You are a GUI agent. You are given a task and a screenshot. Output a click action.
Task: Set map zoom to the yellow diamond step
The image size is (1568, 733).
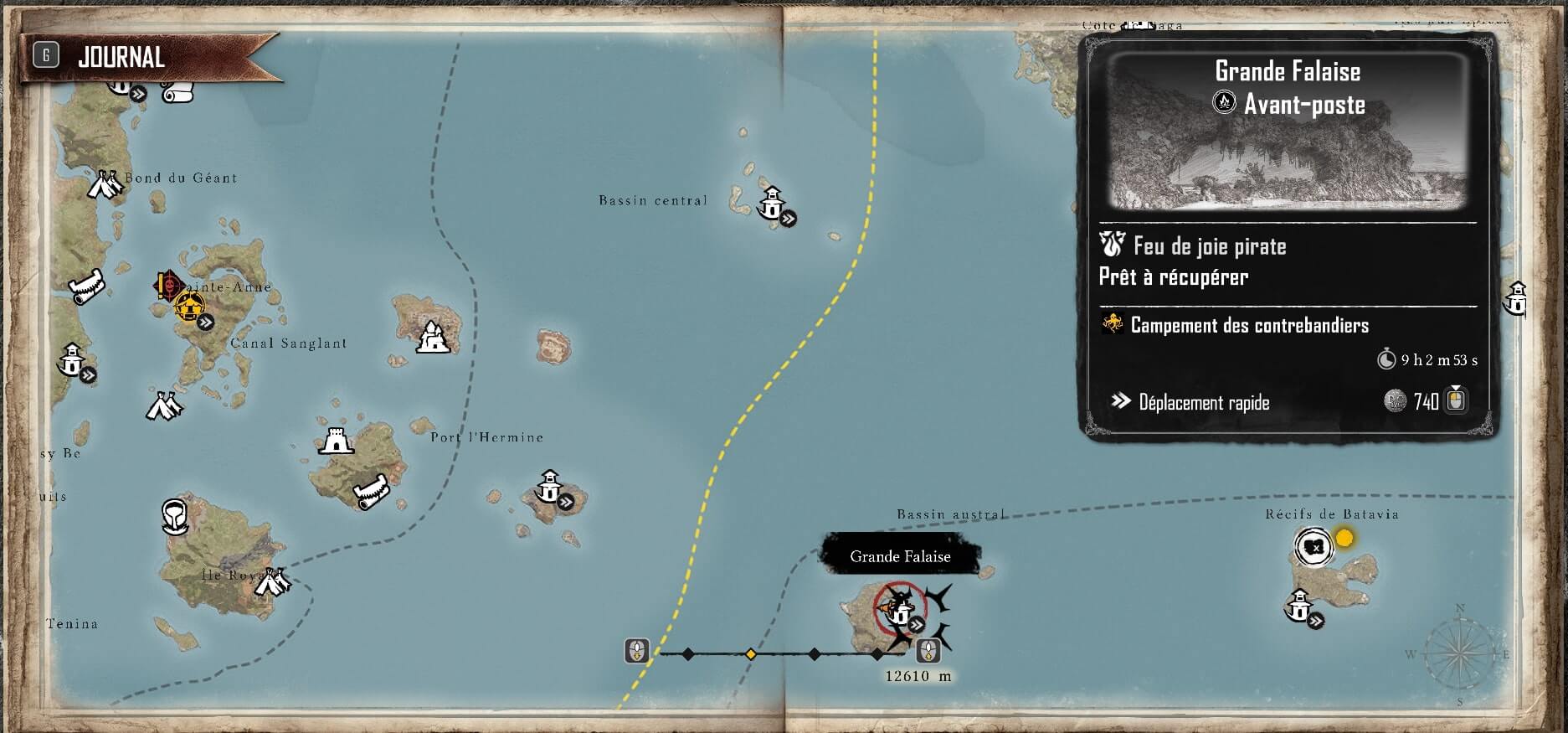click(751, 654)
